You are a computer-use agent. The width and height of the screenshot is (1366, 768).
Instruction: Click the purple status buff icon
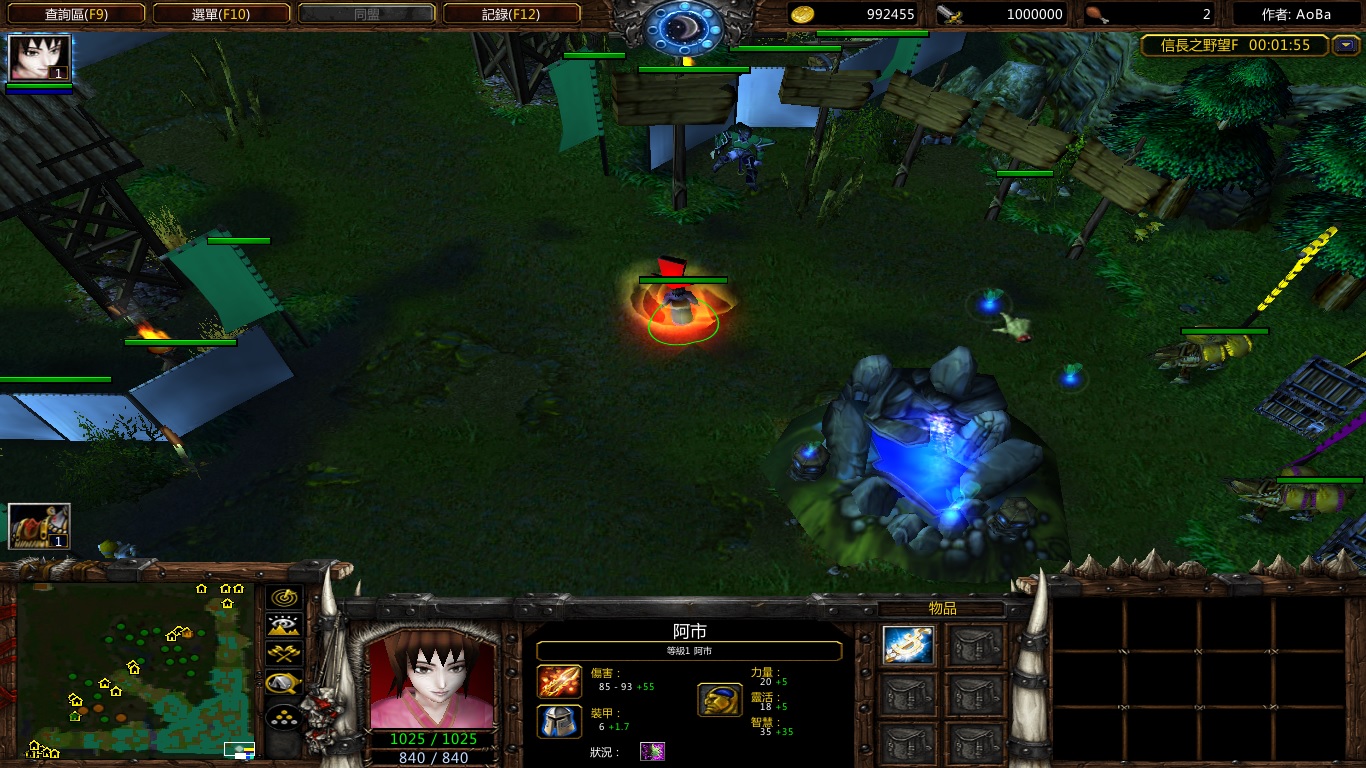[652, 752]
